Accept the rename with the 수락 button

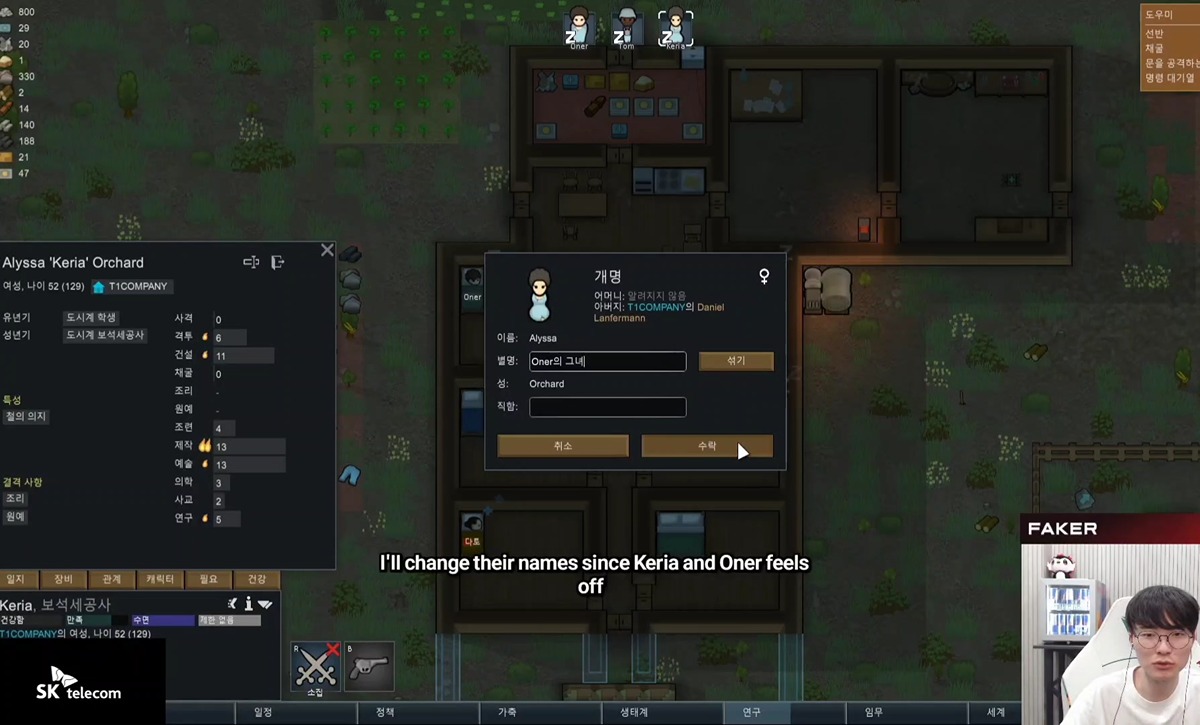click(706, 446)
